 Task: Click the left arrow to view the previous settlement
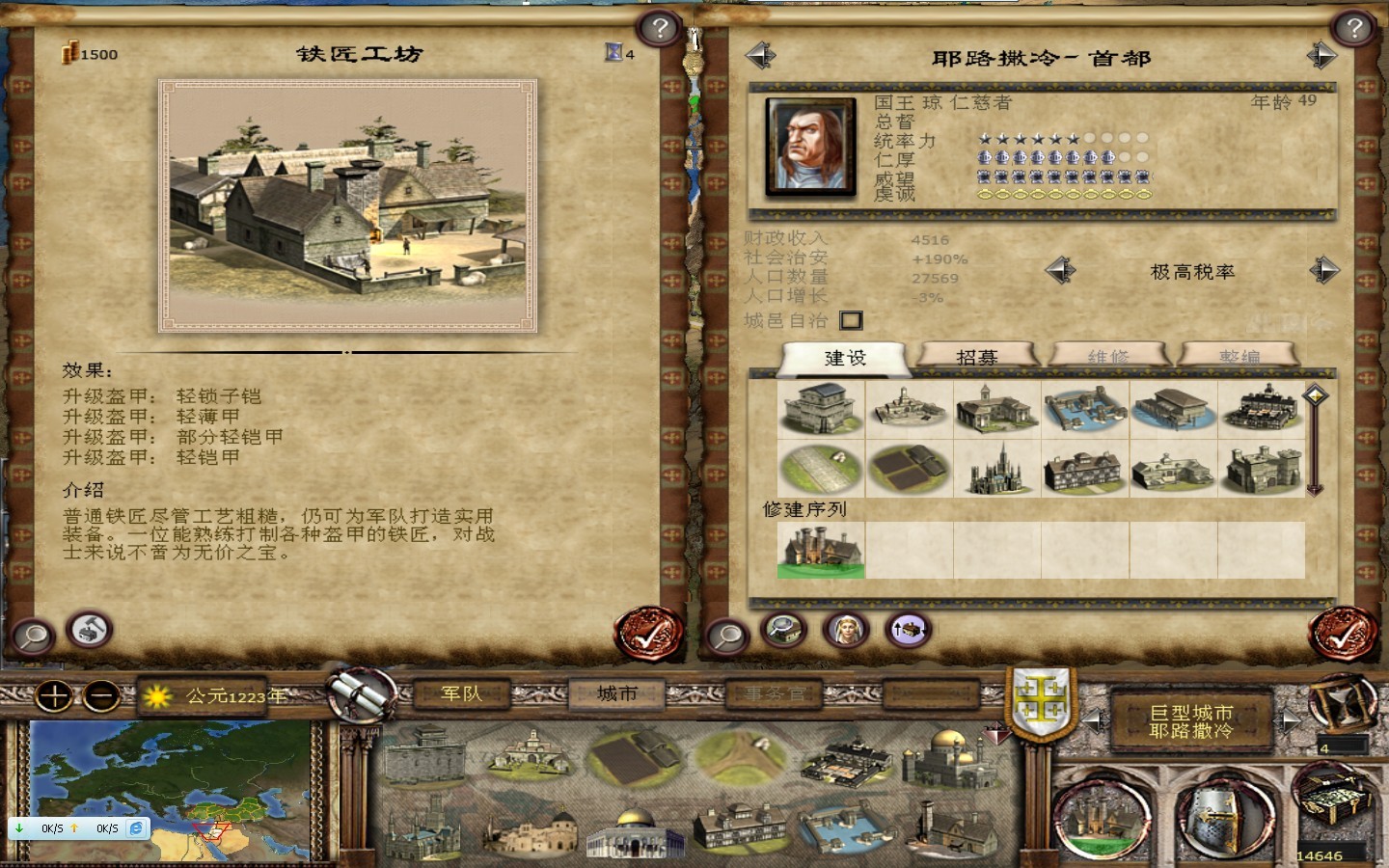pos(761,55)
